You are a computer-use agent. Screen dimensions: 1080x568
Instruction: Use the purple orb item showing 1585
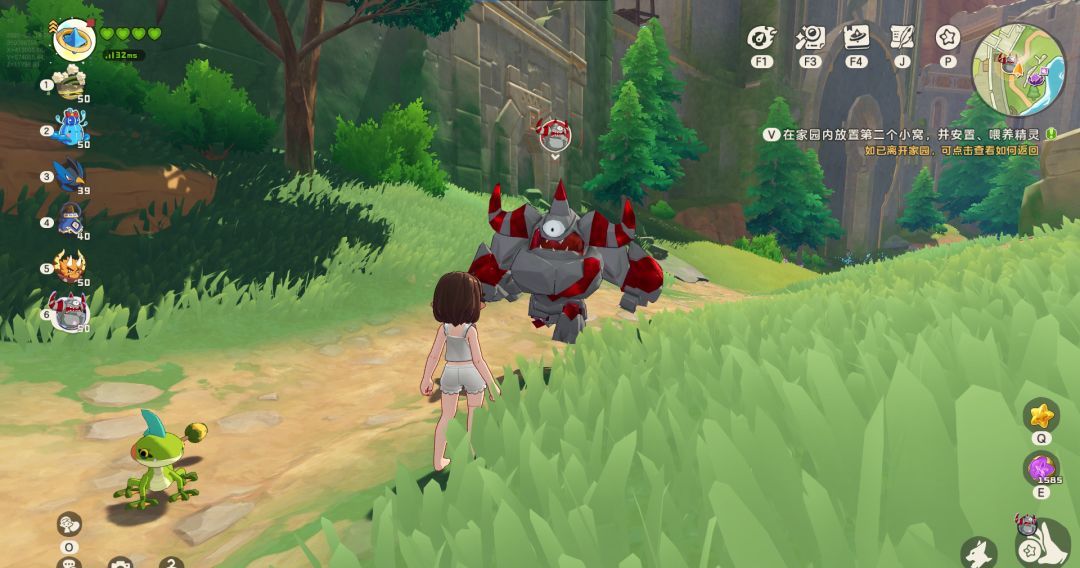1041,468
